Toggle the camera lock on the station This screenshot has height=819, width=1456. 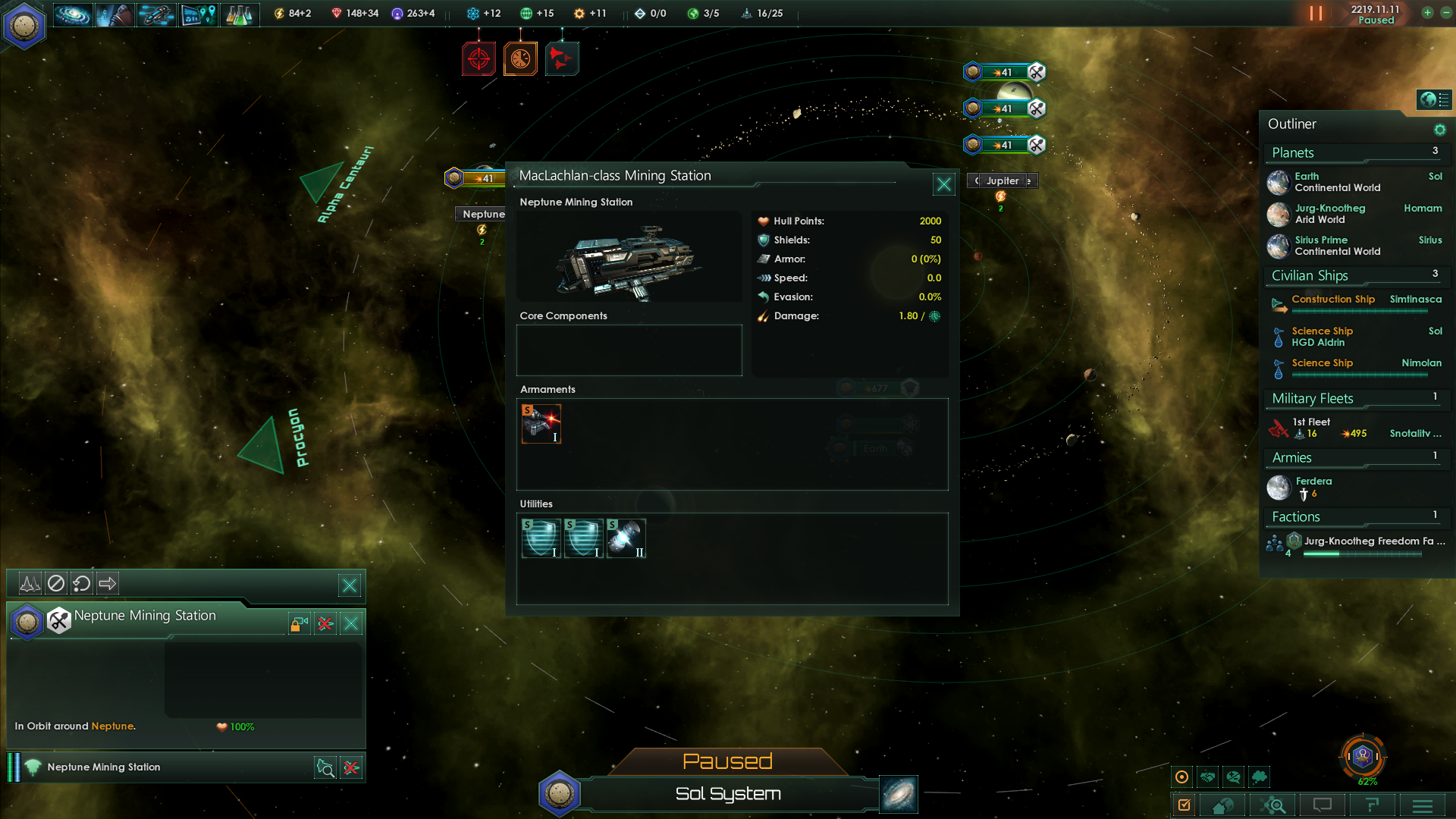299,624
